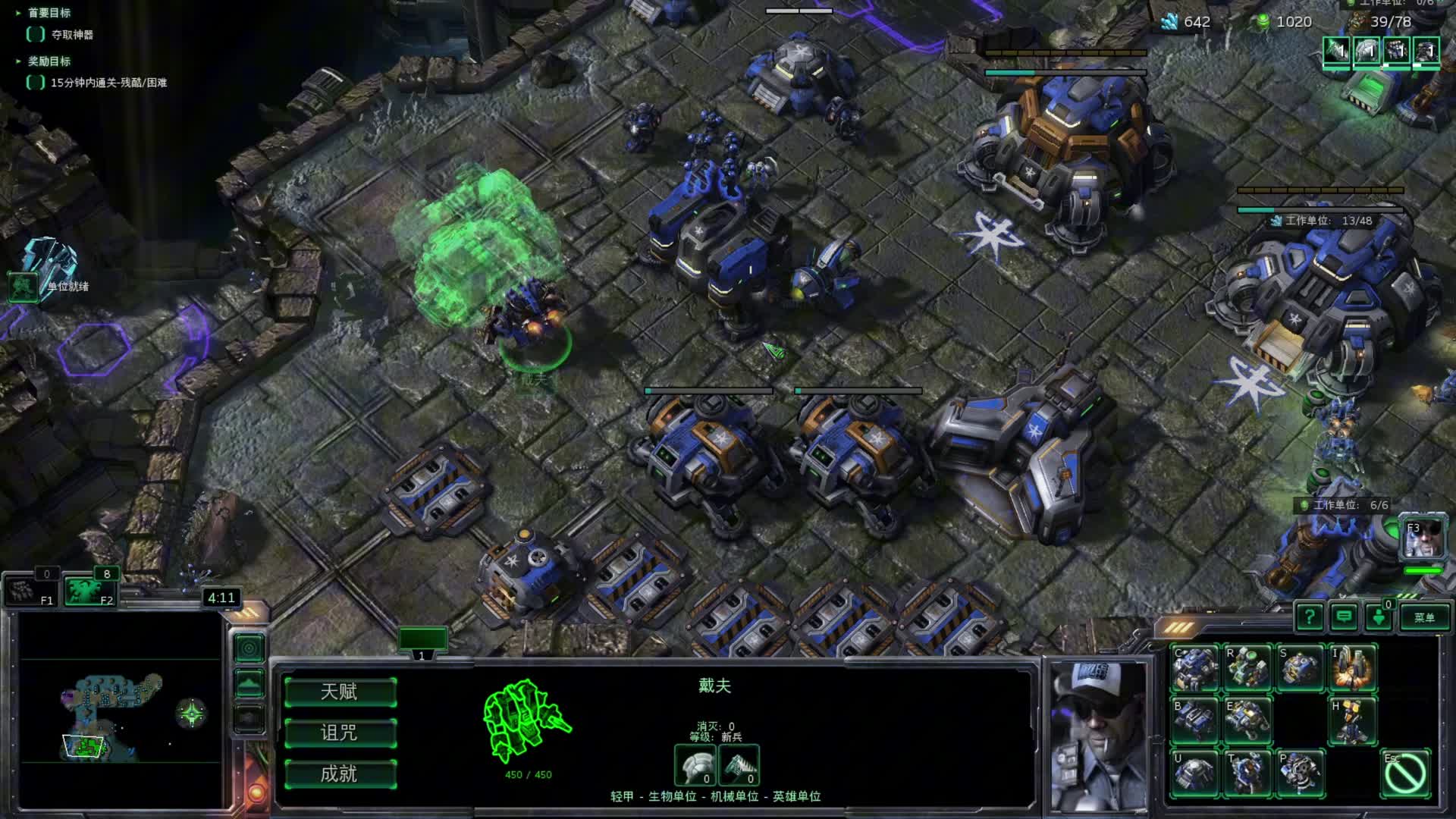The image size is (1456, 819).
Task: Build a Planetary Fortress (P)
Action: (x=1300, y=773)
